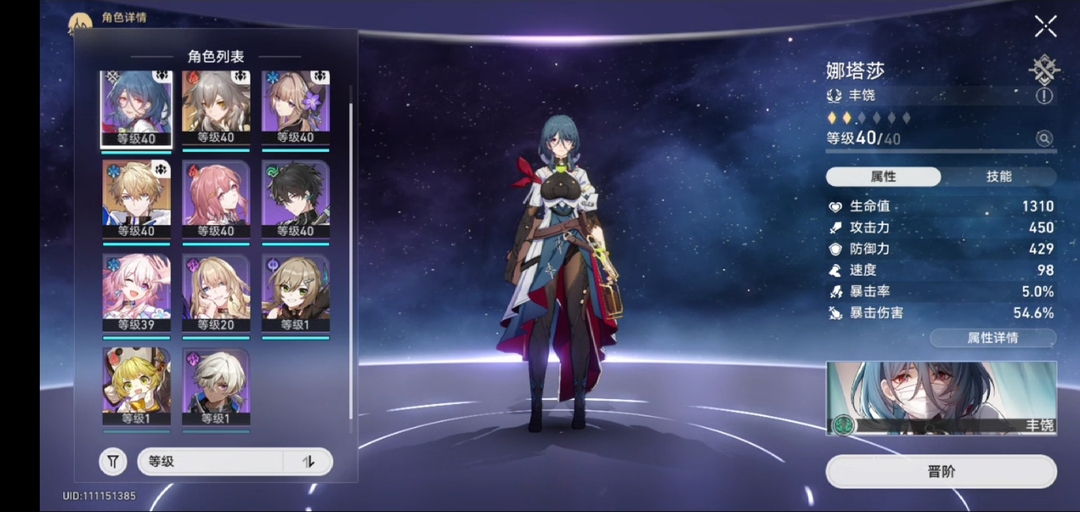1080x512 pixels.
Task: Pick the blond male level 40 character
Action: (136, 200)
